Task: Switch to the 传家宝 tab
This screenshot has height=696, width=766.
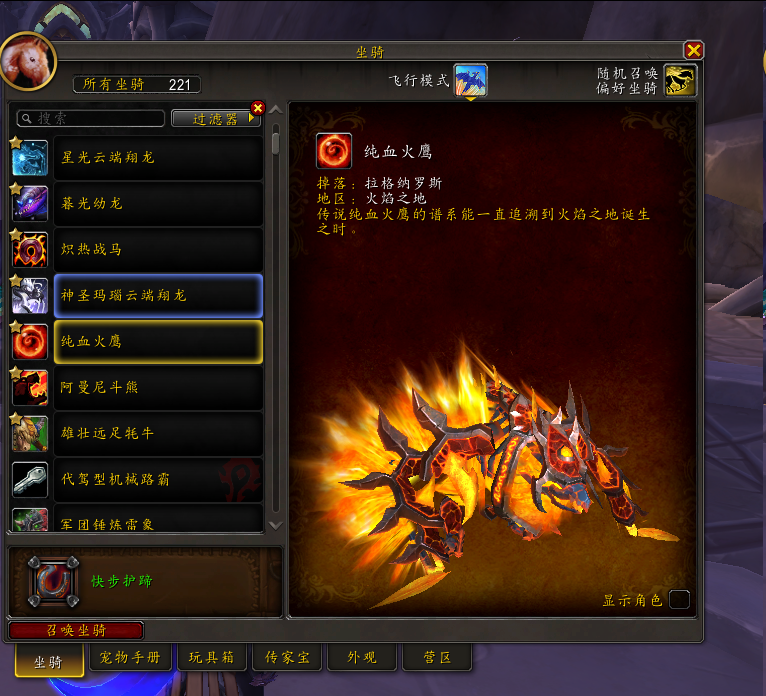Action: pyautogui.click(x=287, y=658)
